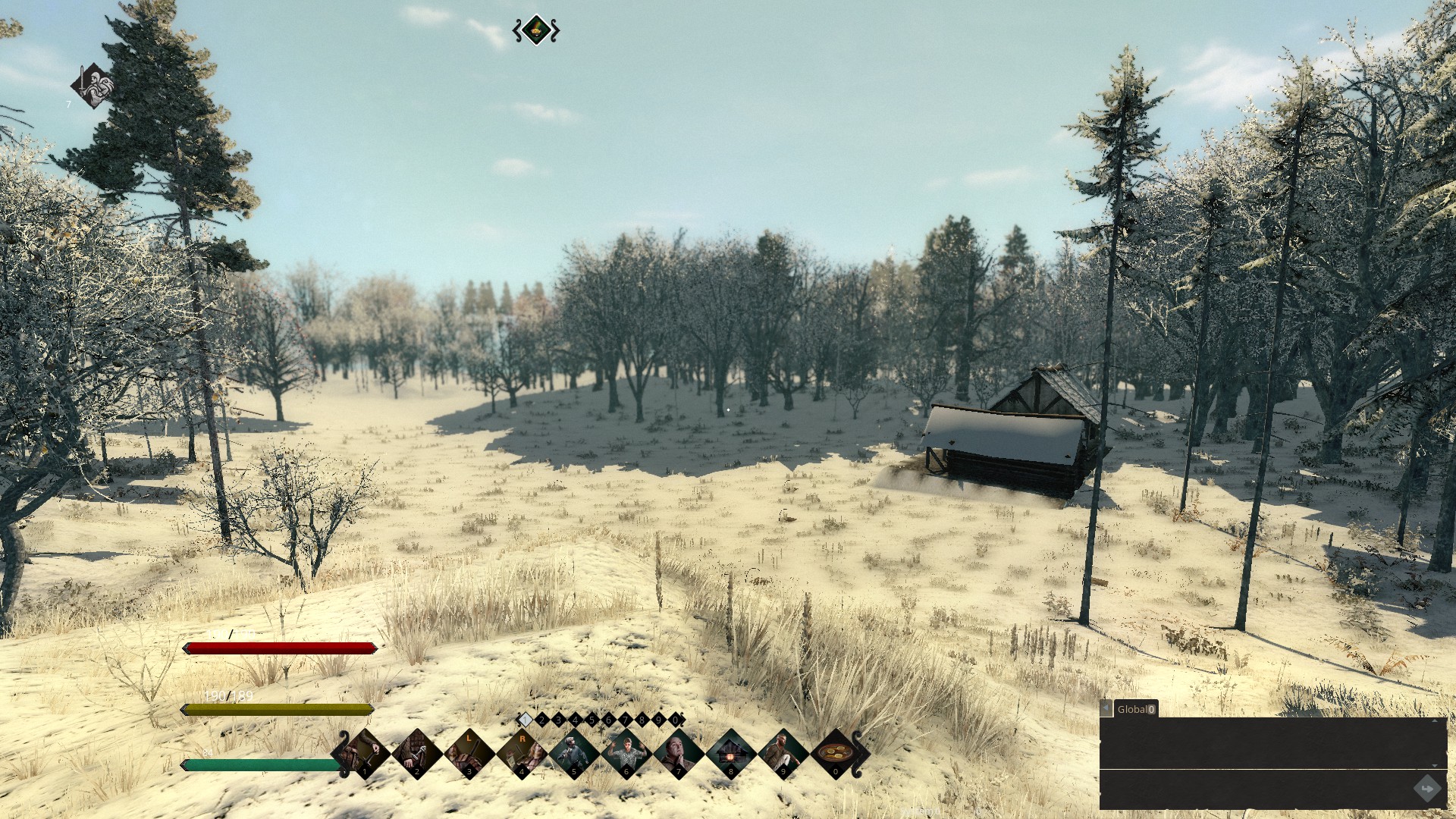Activate the praying man action in slot 7
This screenshot has width=1456, height=819.
[x=678, y=754]
